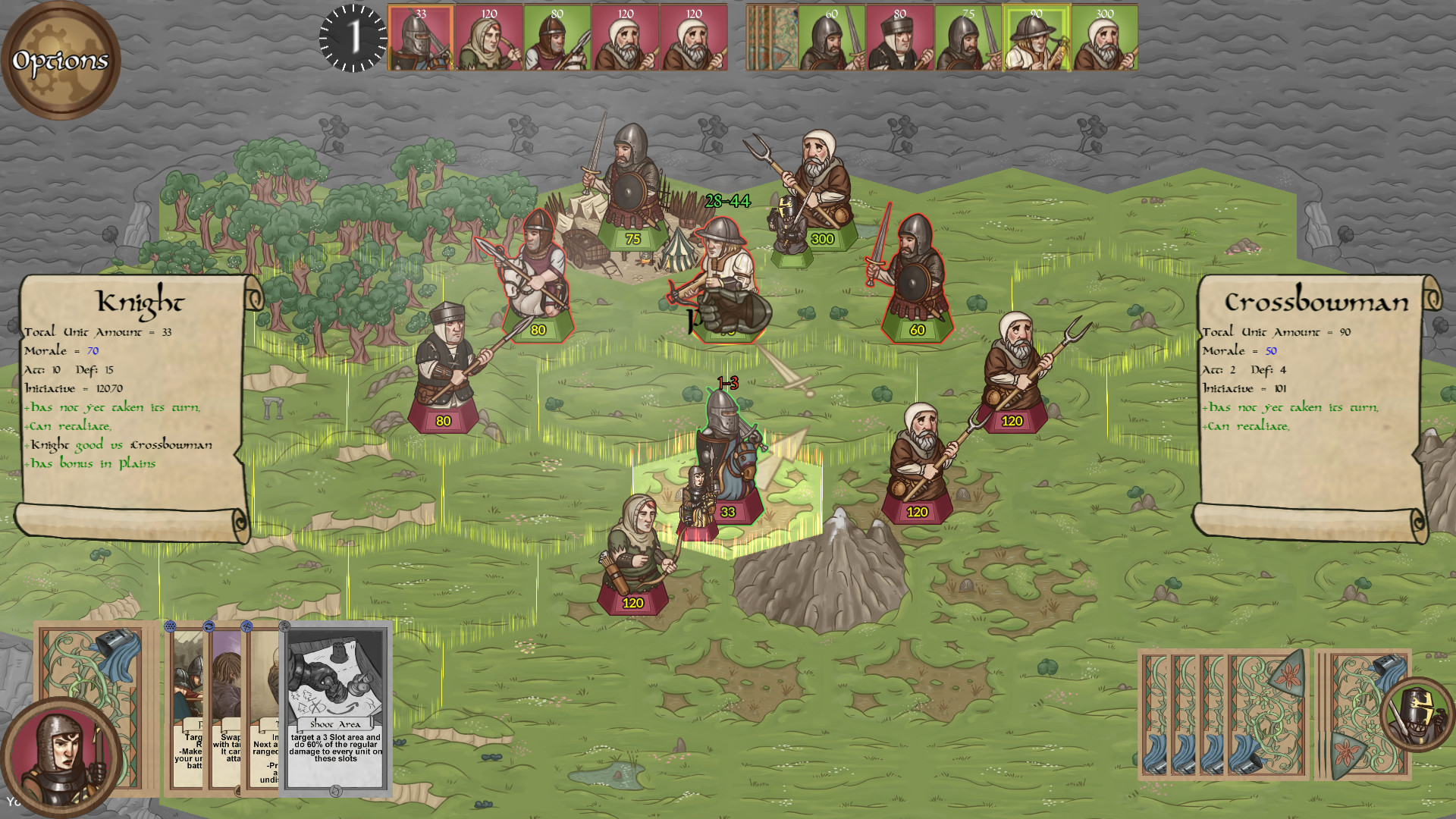Screen dimensions: 1456x819
Task: Click the blue grid icon atop the first card
Action: pos(170,626)
